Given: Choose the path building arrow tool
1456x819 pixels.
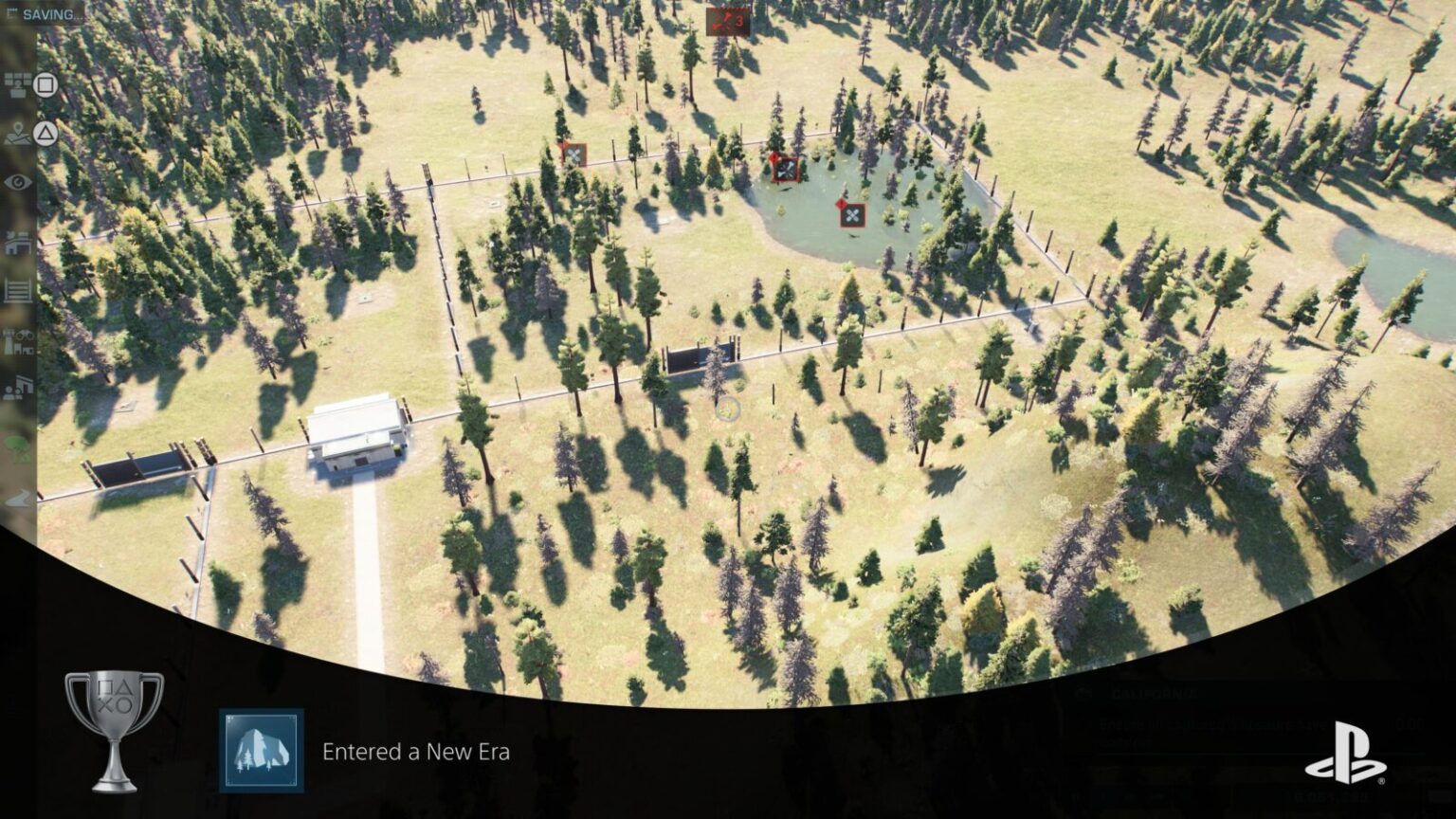Looking at the screenshot, I should click(18, 499).
